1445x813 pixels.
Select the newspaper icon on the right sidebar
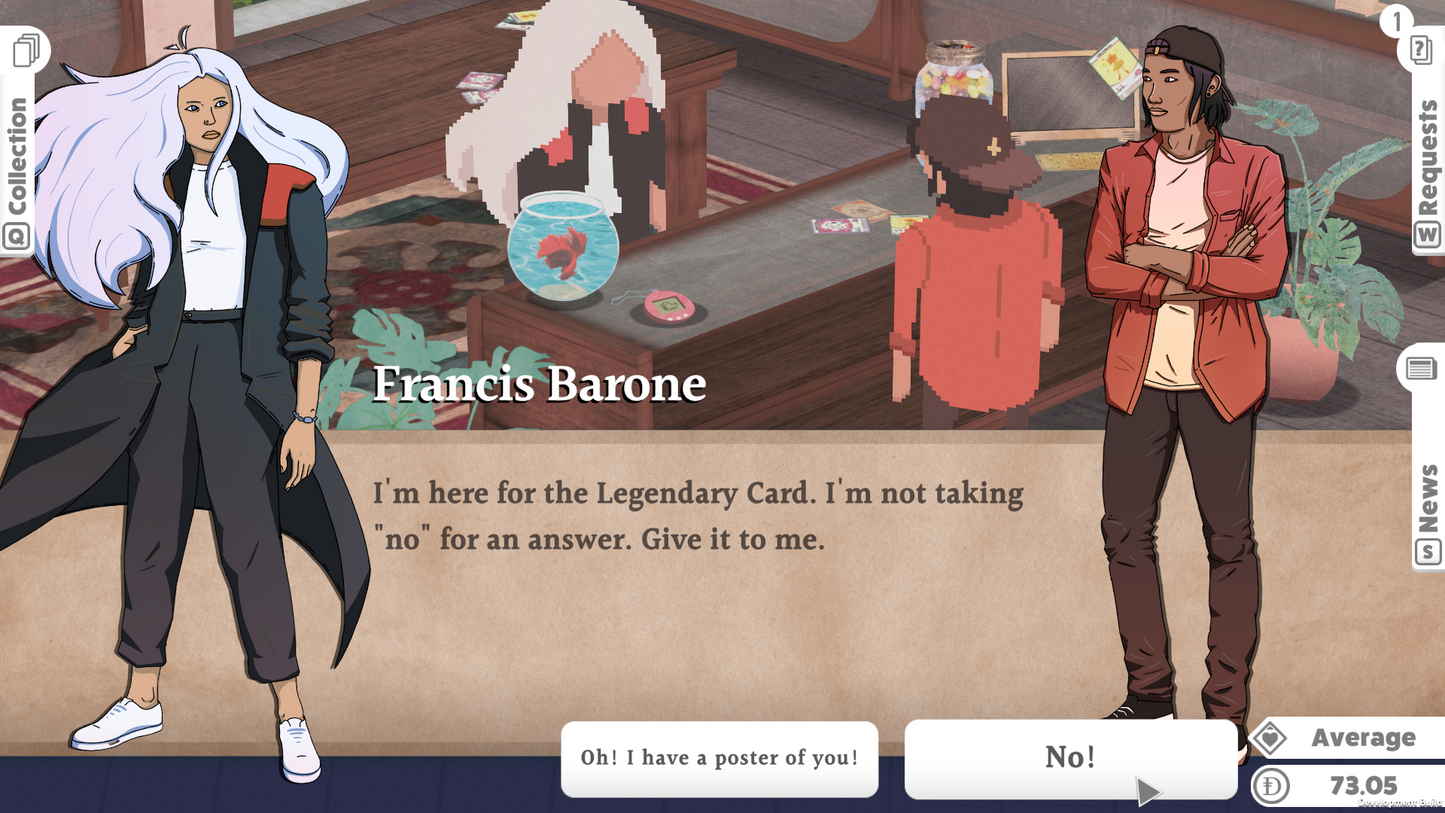[x=1424, y=368]
